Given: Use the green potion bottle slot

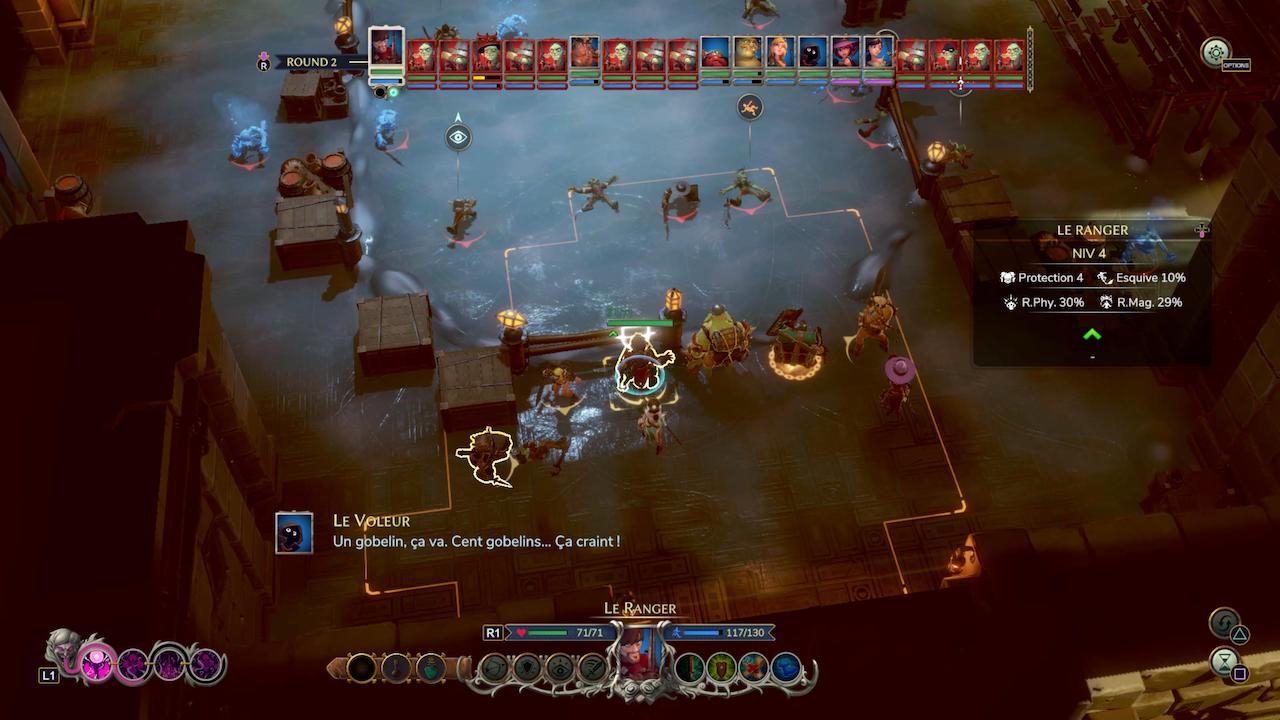Looking at the screenshot, I should [429, 668].
